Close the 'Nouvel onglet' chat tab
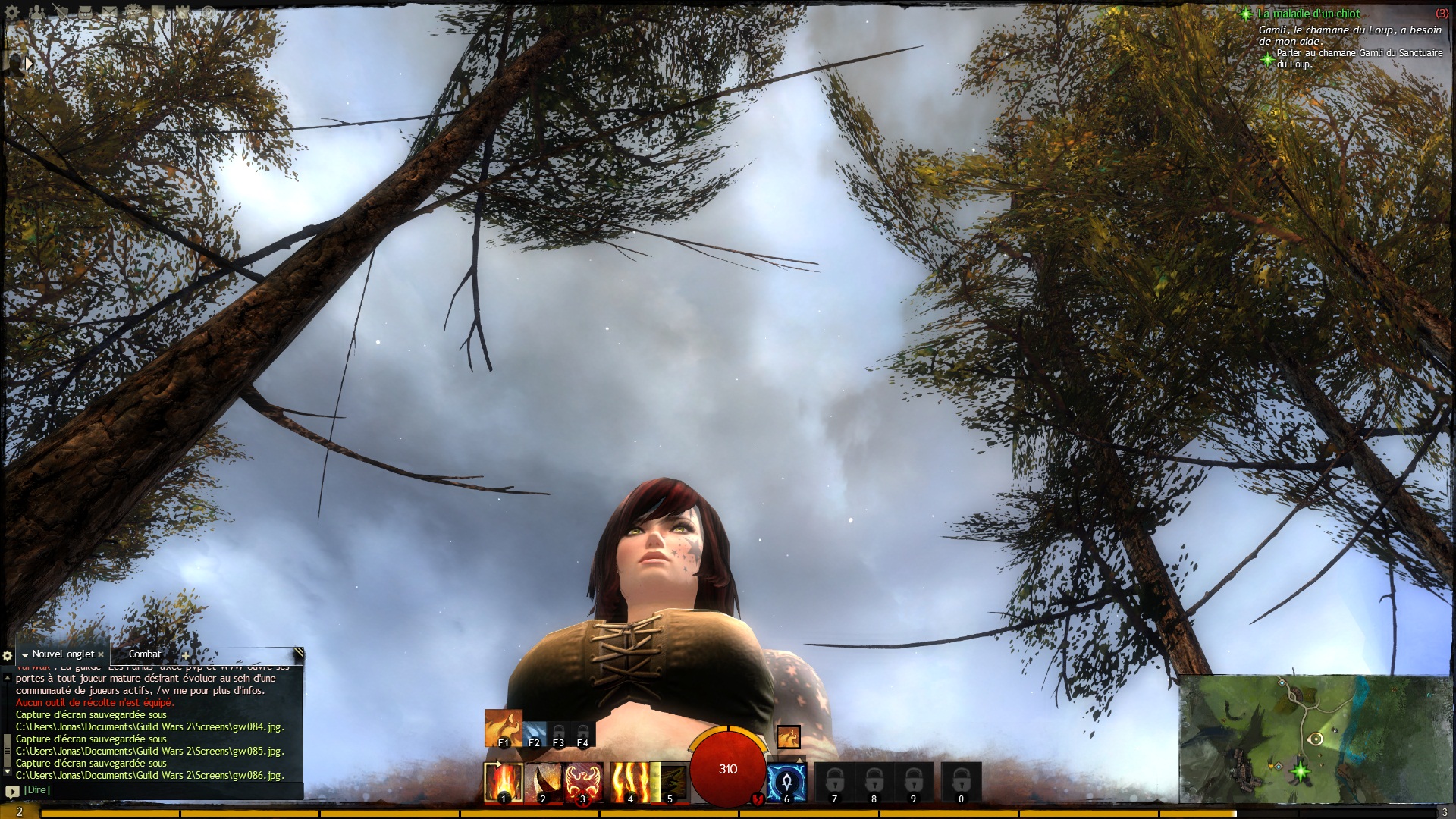The height and width of the screenshot is (819, 1456). click(101, 654)
